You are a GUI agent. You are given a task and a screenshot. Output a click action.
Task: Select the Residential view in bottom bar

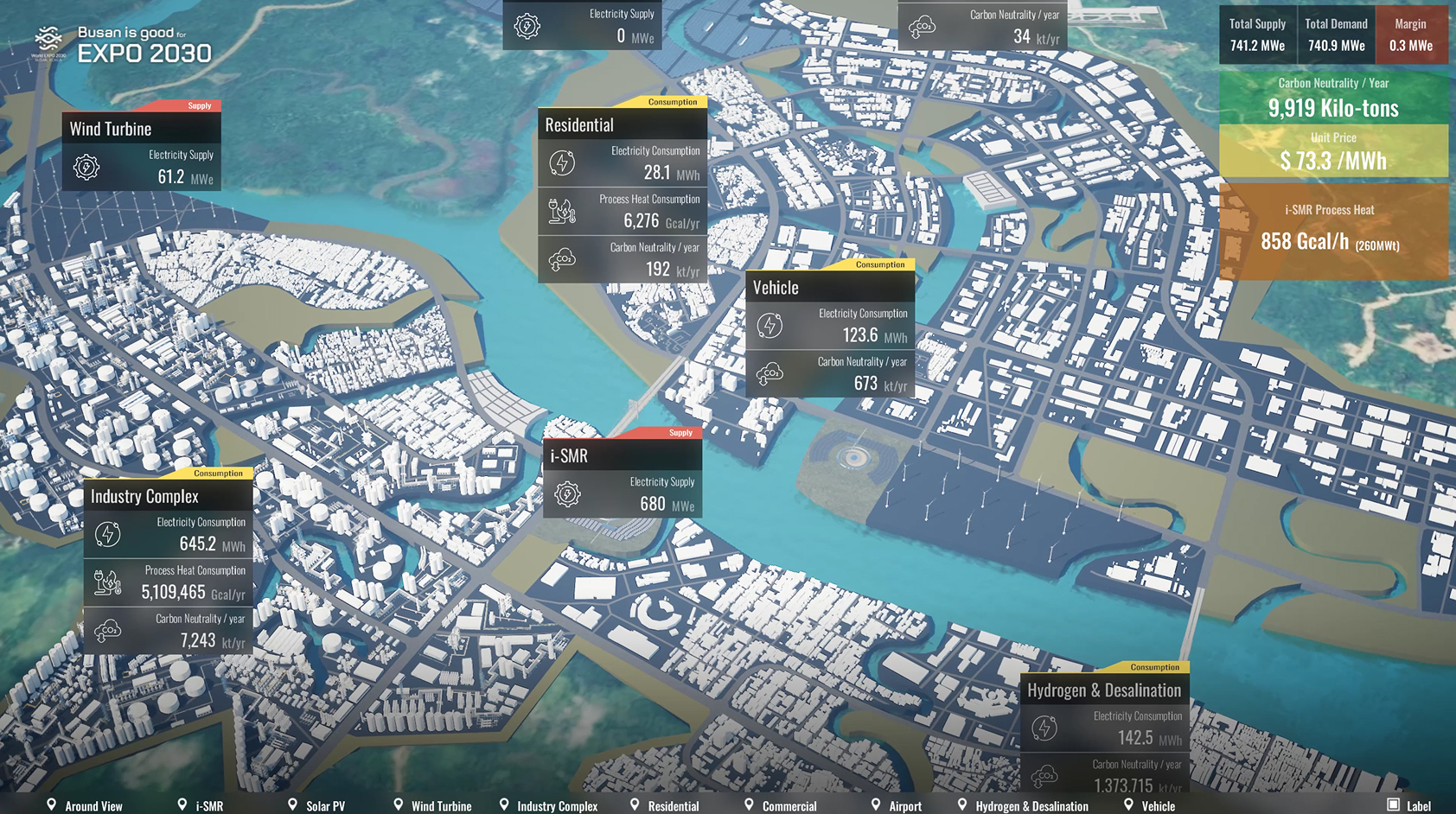click(664, 805)
